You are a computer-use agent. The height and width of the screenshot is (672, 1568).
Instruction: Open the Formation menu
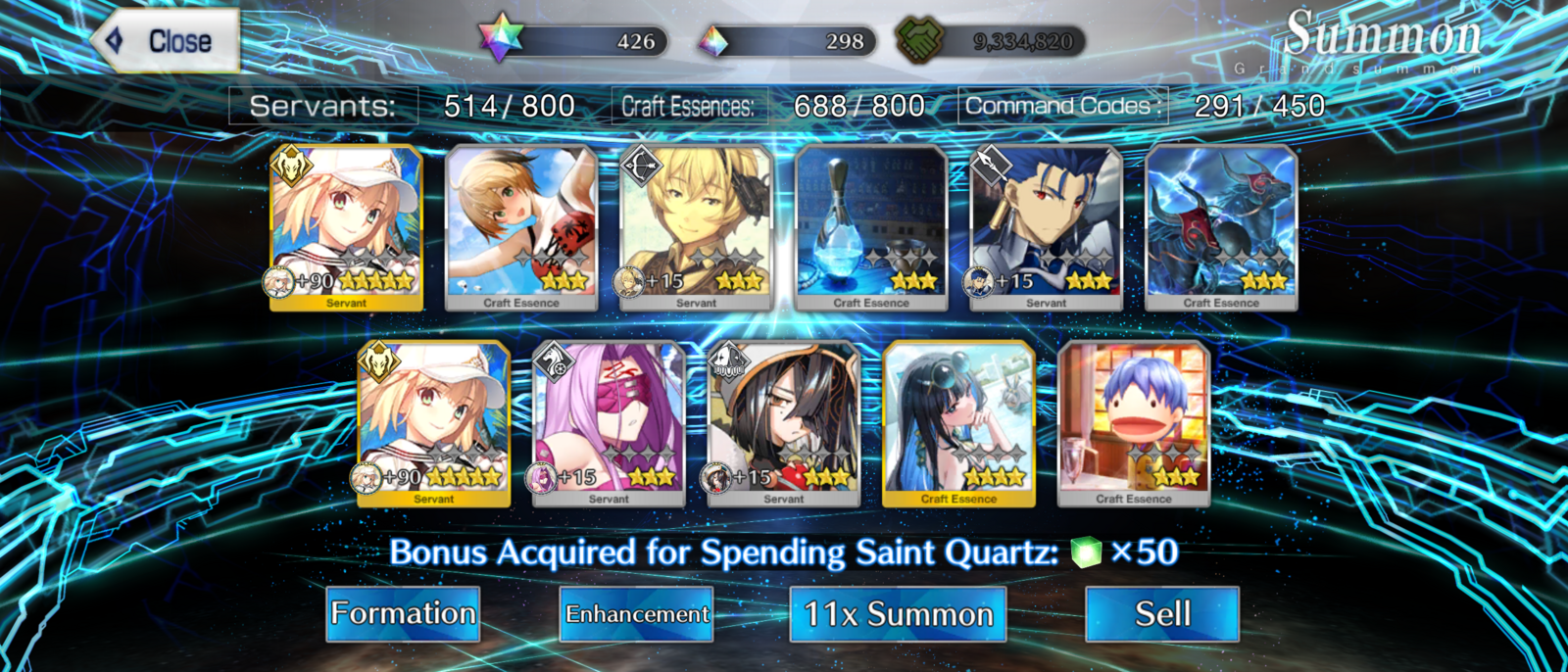pos(403,614)
